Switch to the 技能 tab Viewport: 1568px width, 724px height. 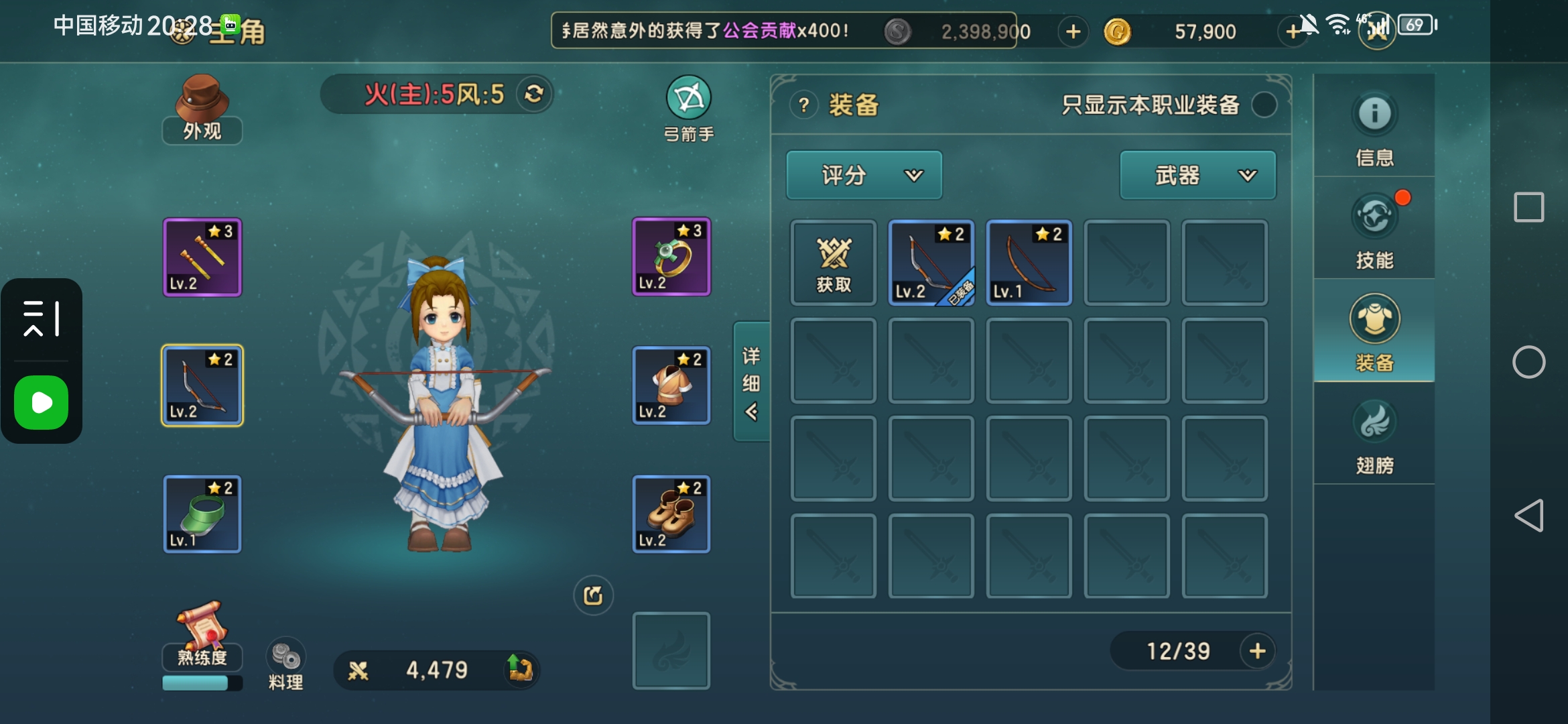click(1374, 229)
